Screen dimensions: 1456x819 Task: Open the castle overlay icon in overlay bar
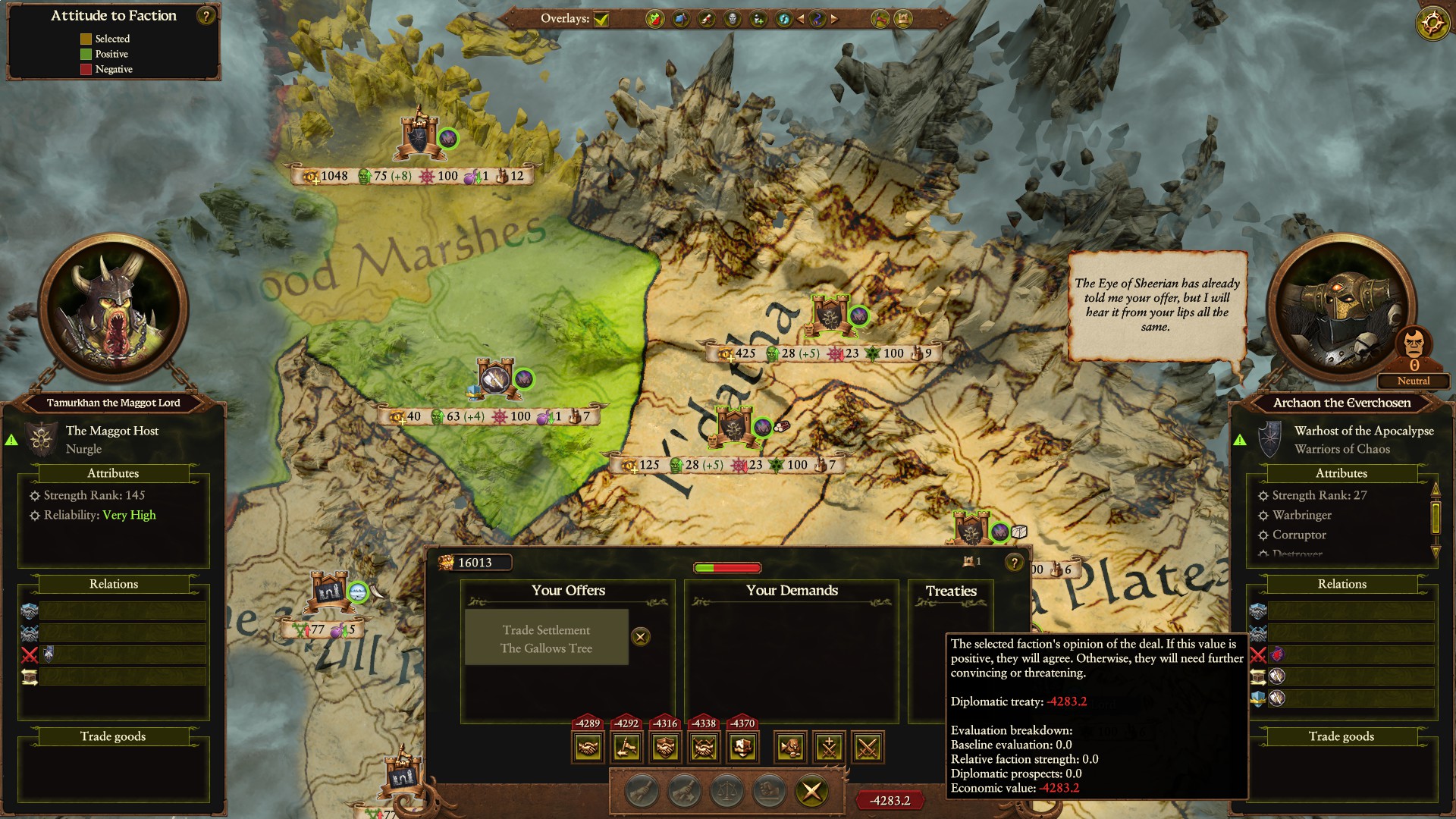point(903,19)
